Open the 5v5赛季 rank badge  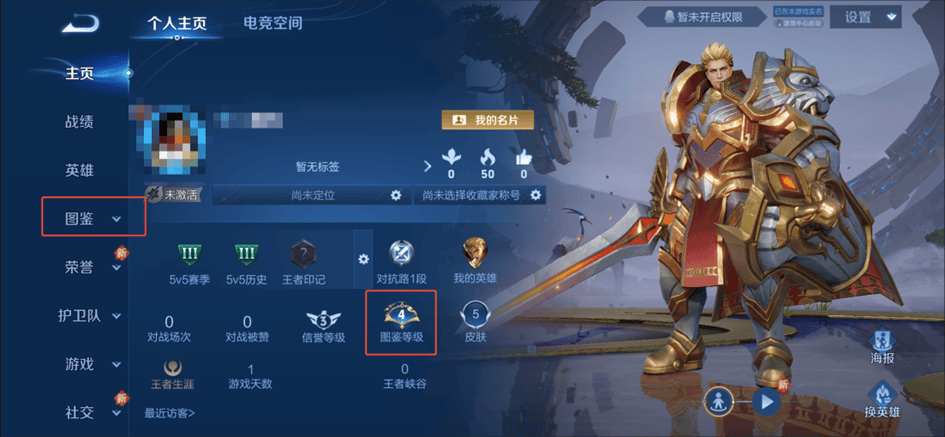tap(189, 260)
